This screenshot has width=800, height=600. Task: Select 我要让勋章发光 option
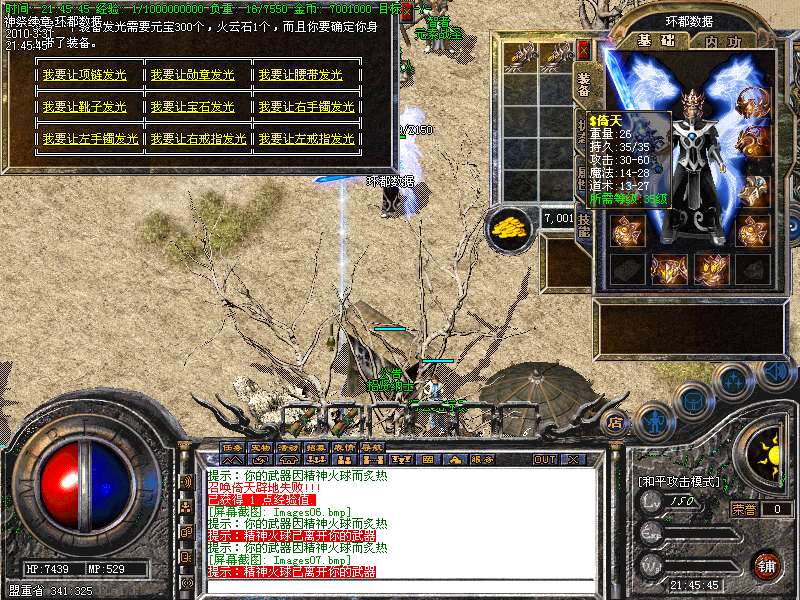(x=192, y=75)
